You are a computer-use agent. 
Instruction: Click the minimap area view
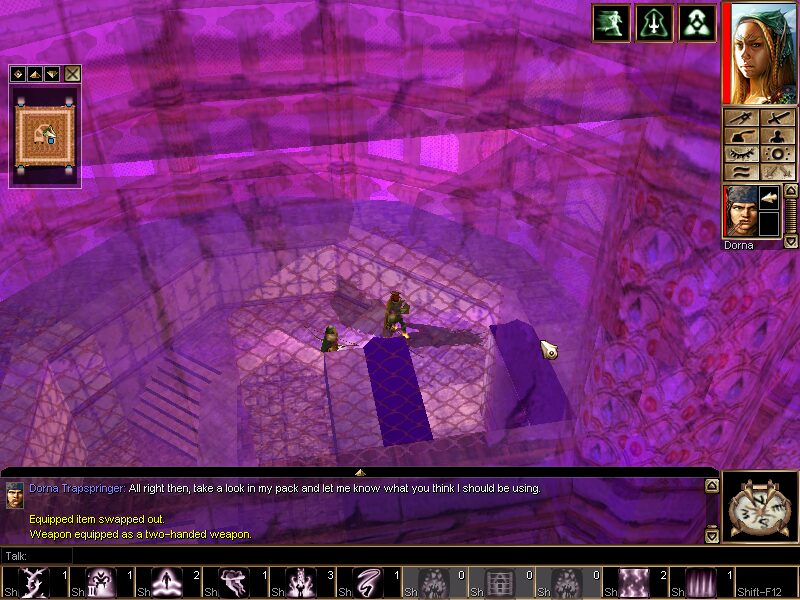pos(45,136)
